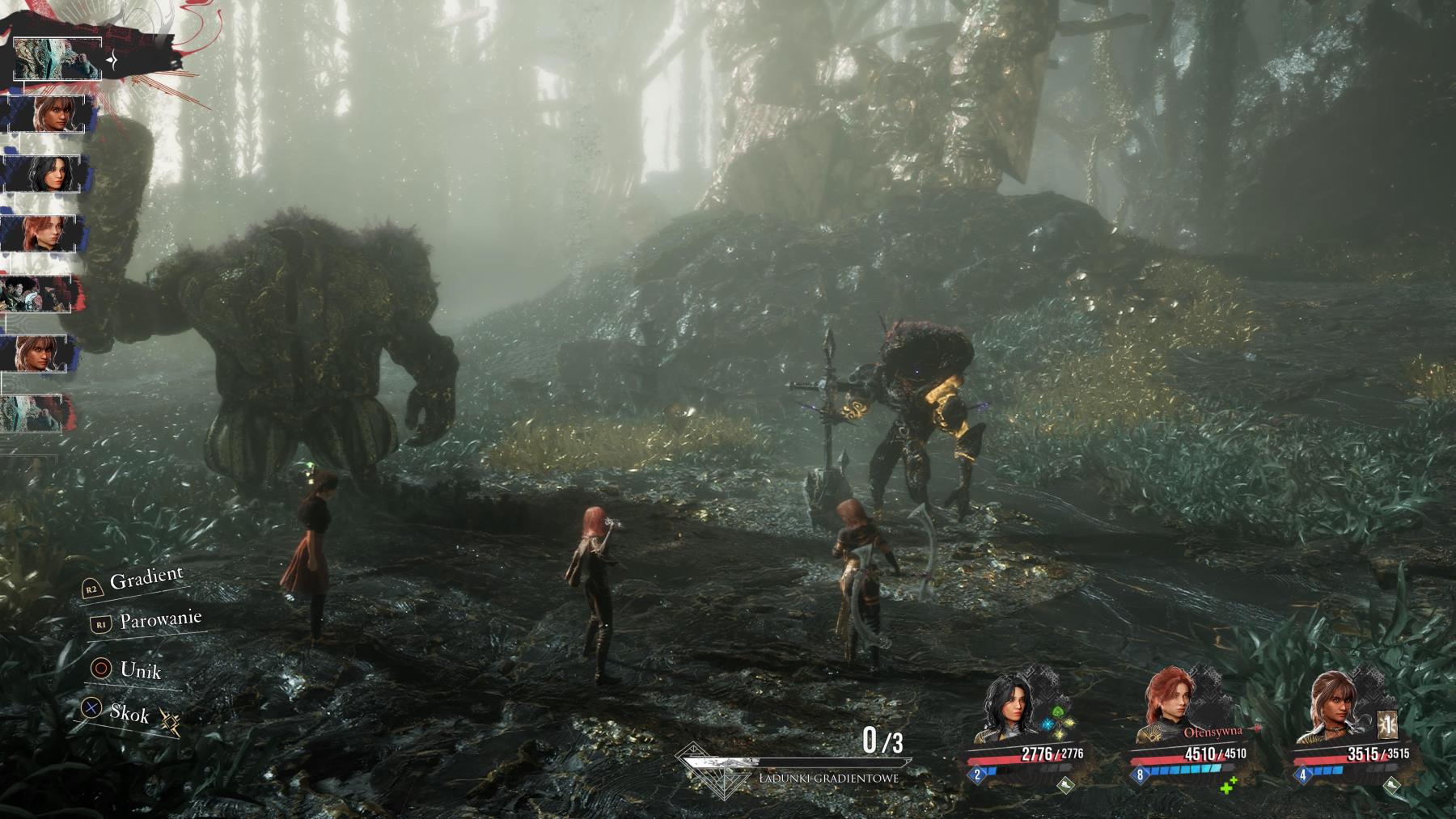The width and height of the screenshot is (1456, 819).
Task: Click the Ofensywna stance label
Action: (1212, 732)
